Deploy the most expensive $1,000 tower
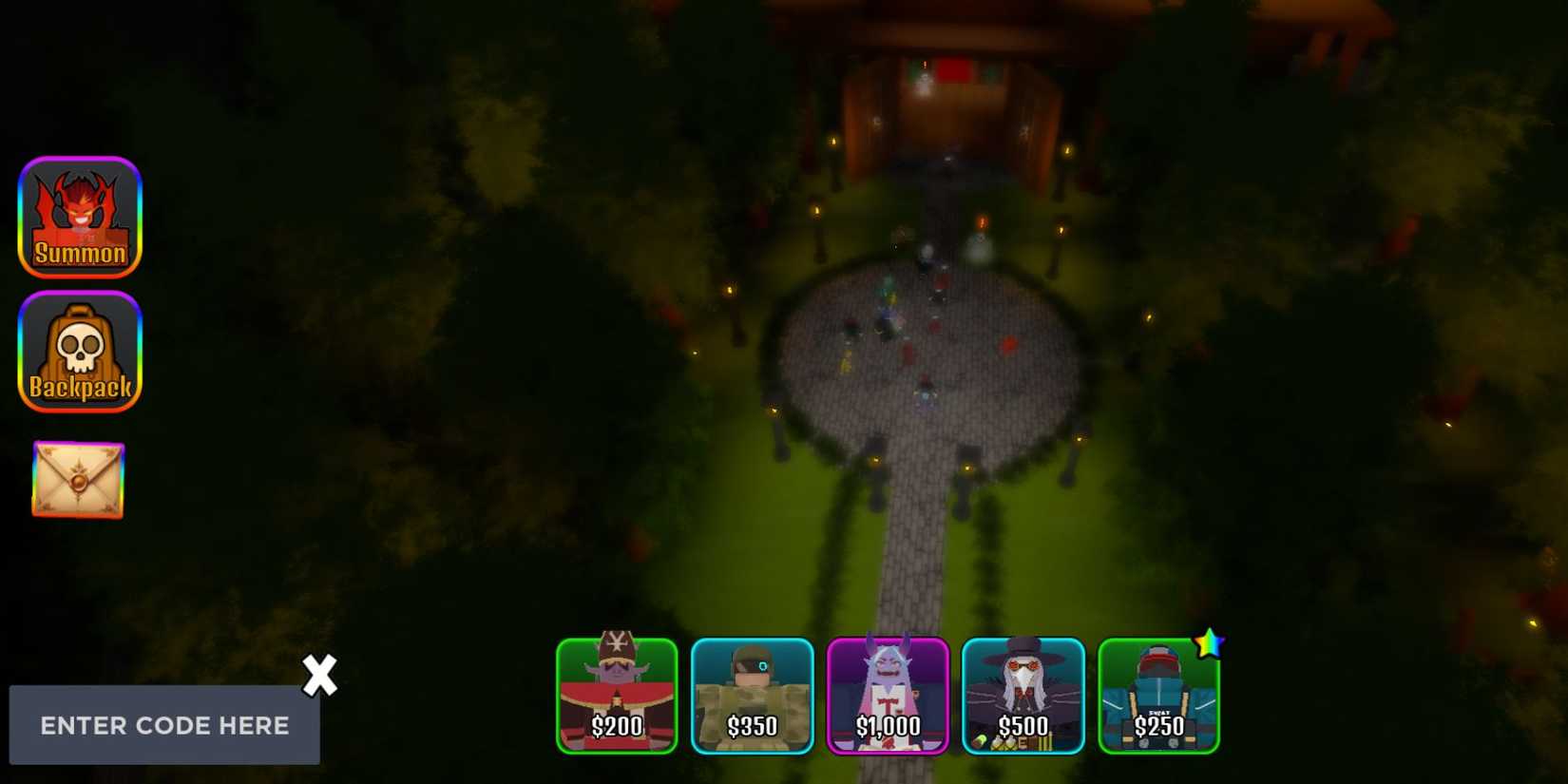 888,697
